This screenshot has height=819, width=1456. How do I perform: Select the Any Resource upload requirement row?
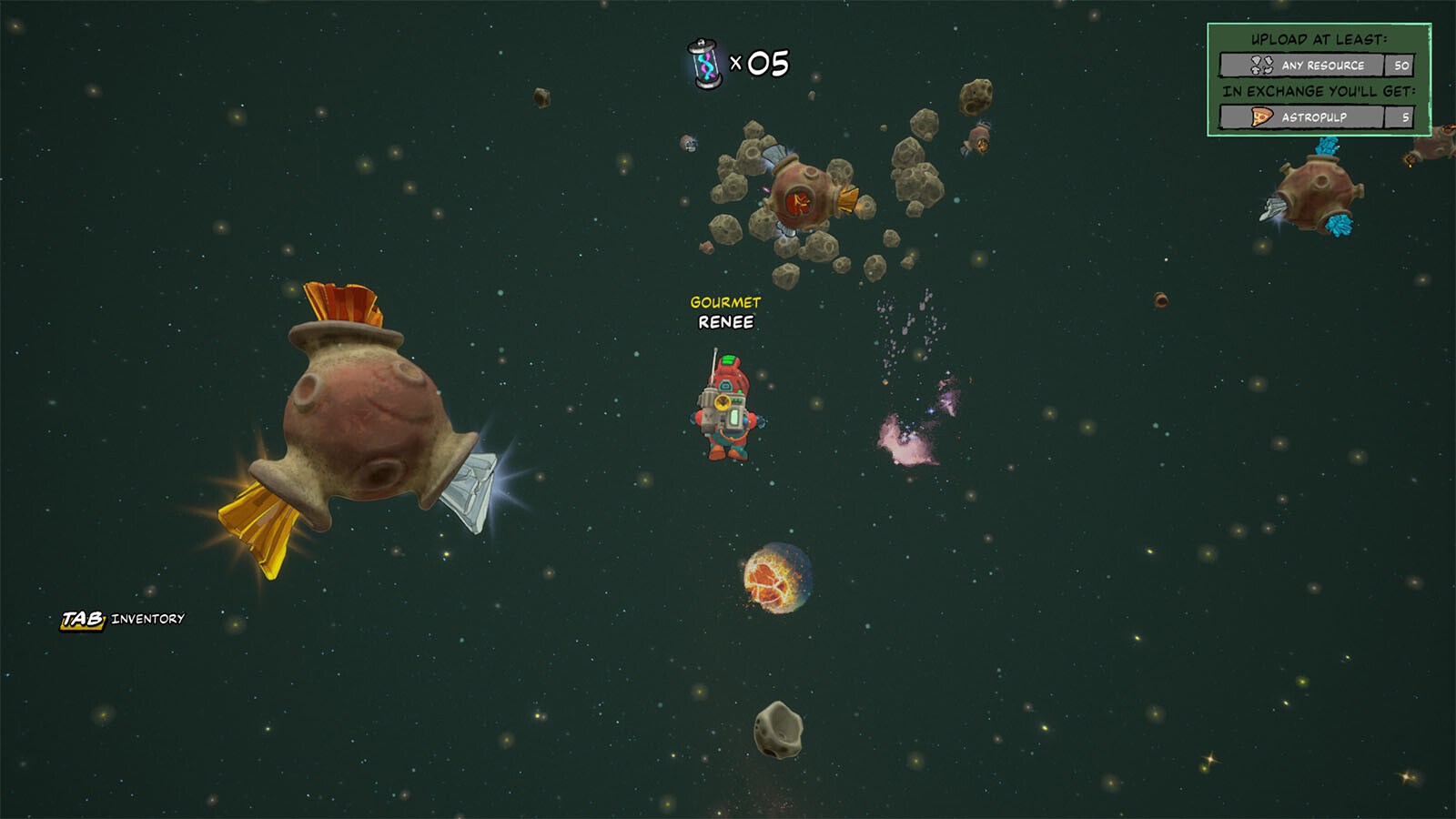1316,66
